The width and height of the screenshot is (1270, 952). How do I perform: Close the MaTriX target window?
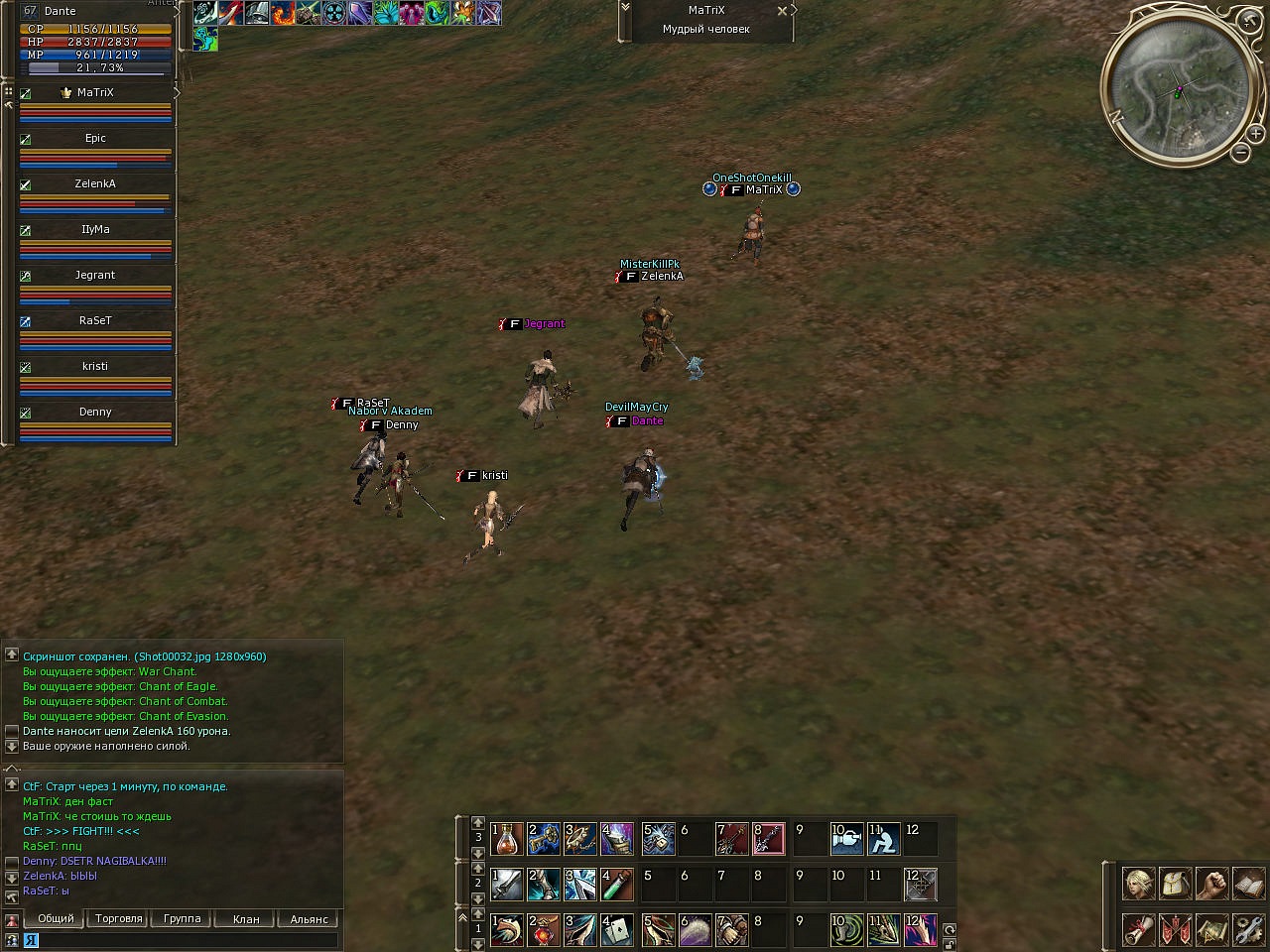pos(782,11)
